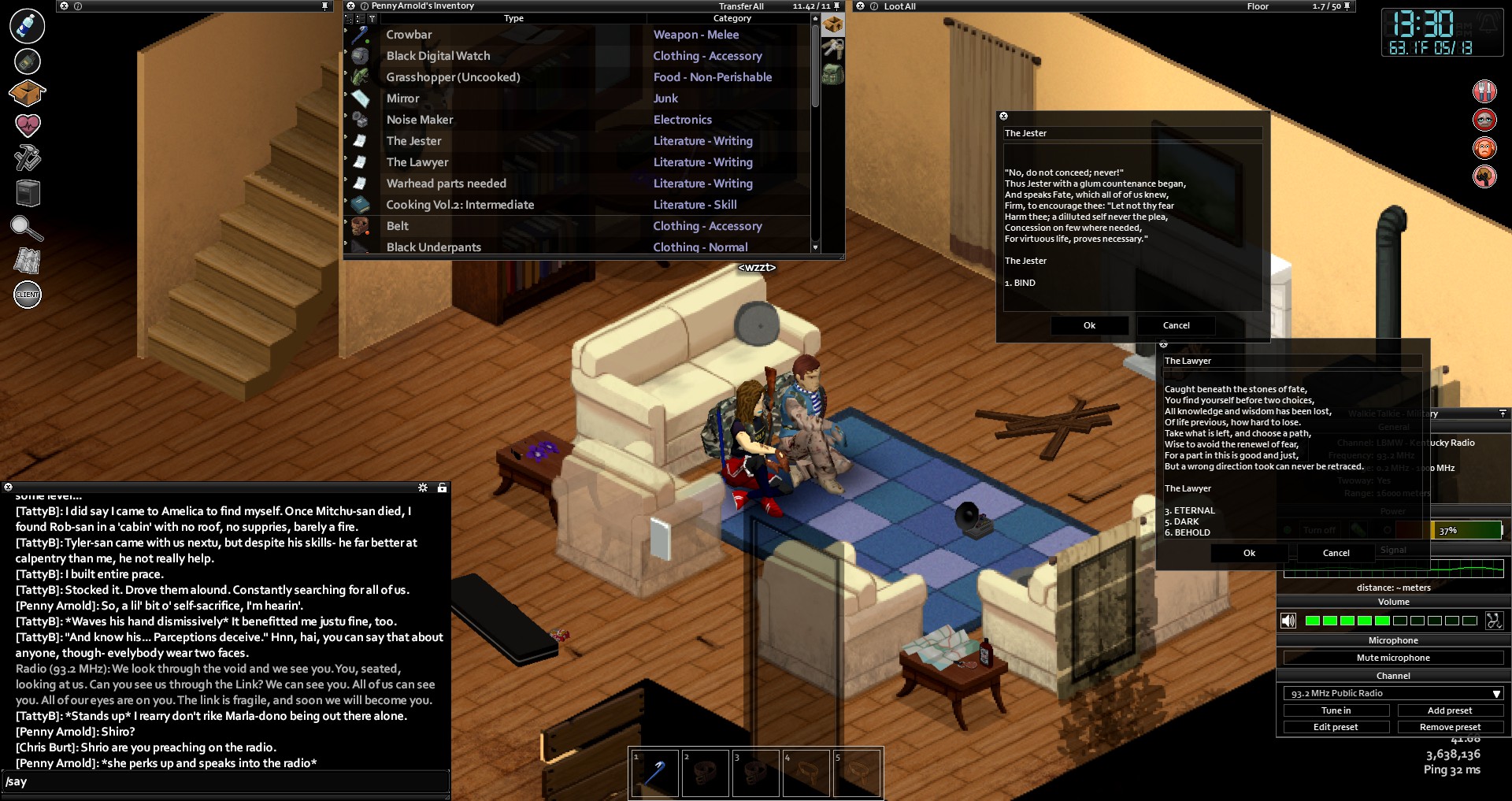This screenshot has width=1512, height=801.
Task: Cancel The Jester note dialog
Action: (x=1176, y=325)
